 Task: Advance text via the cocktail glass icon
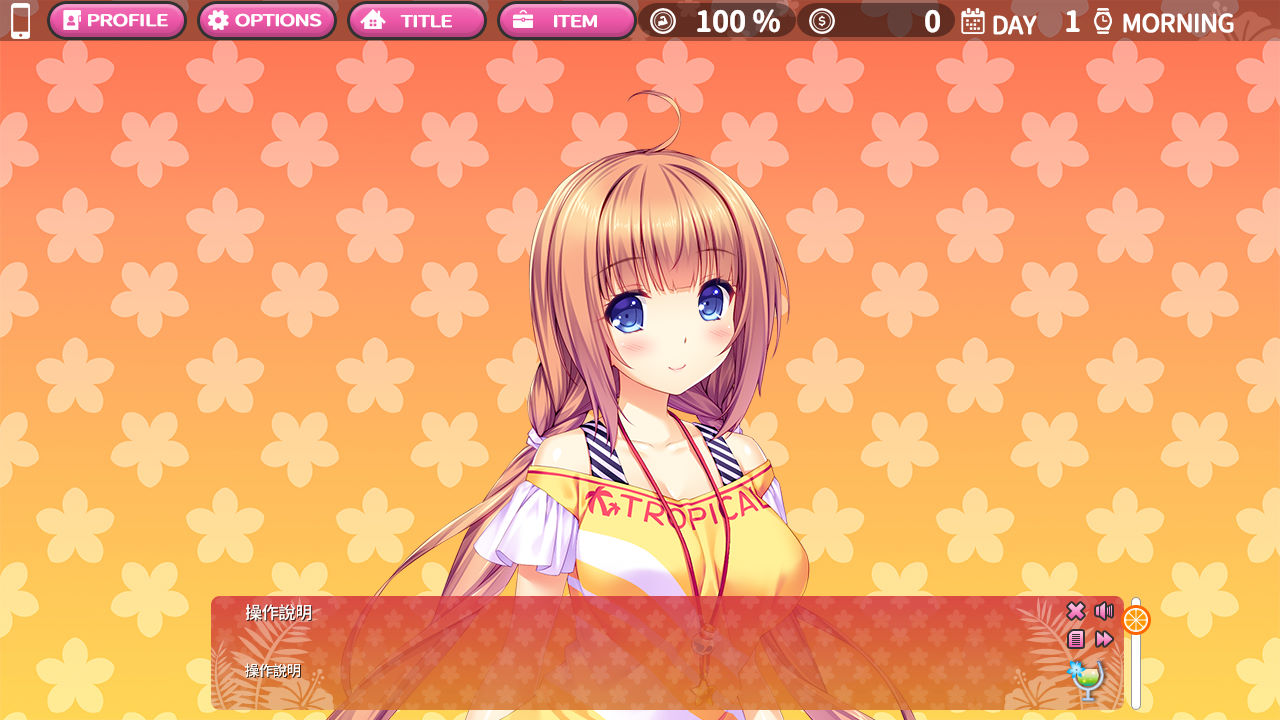pos(1087,680)
